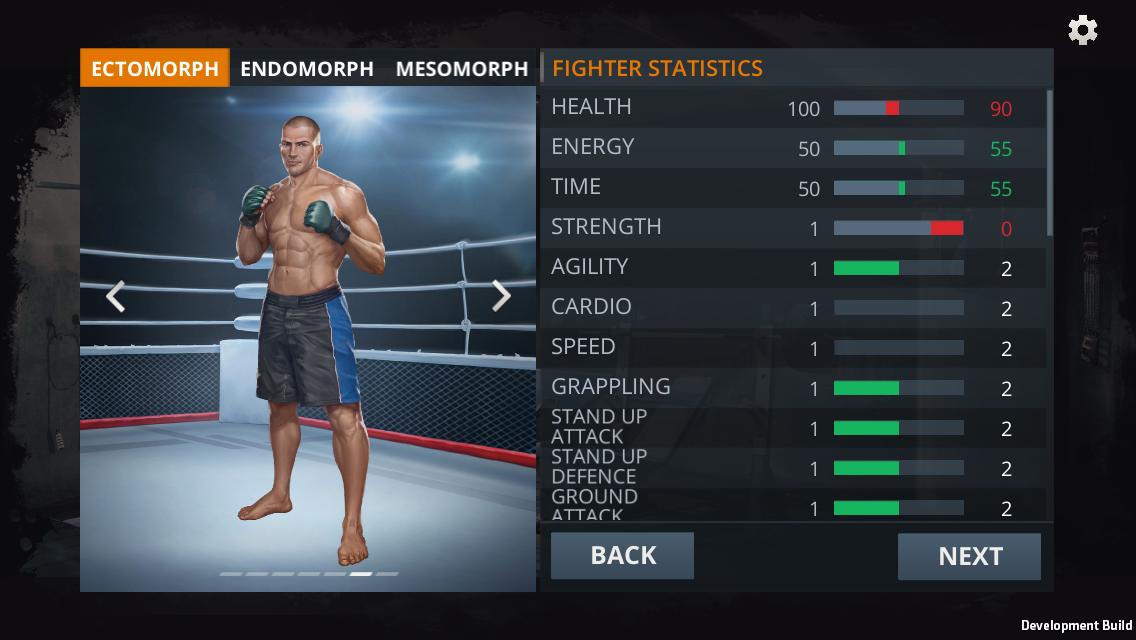Open the gear settings icon
This screenshot has width=1136, height=640.
(1083, 30)
